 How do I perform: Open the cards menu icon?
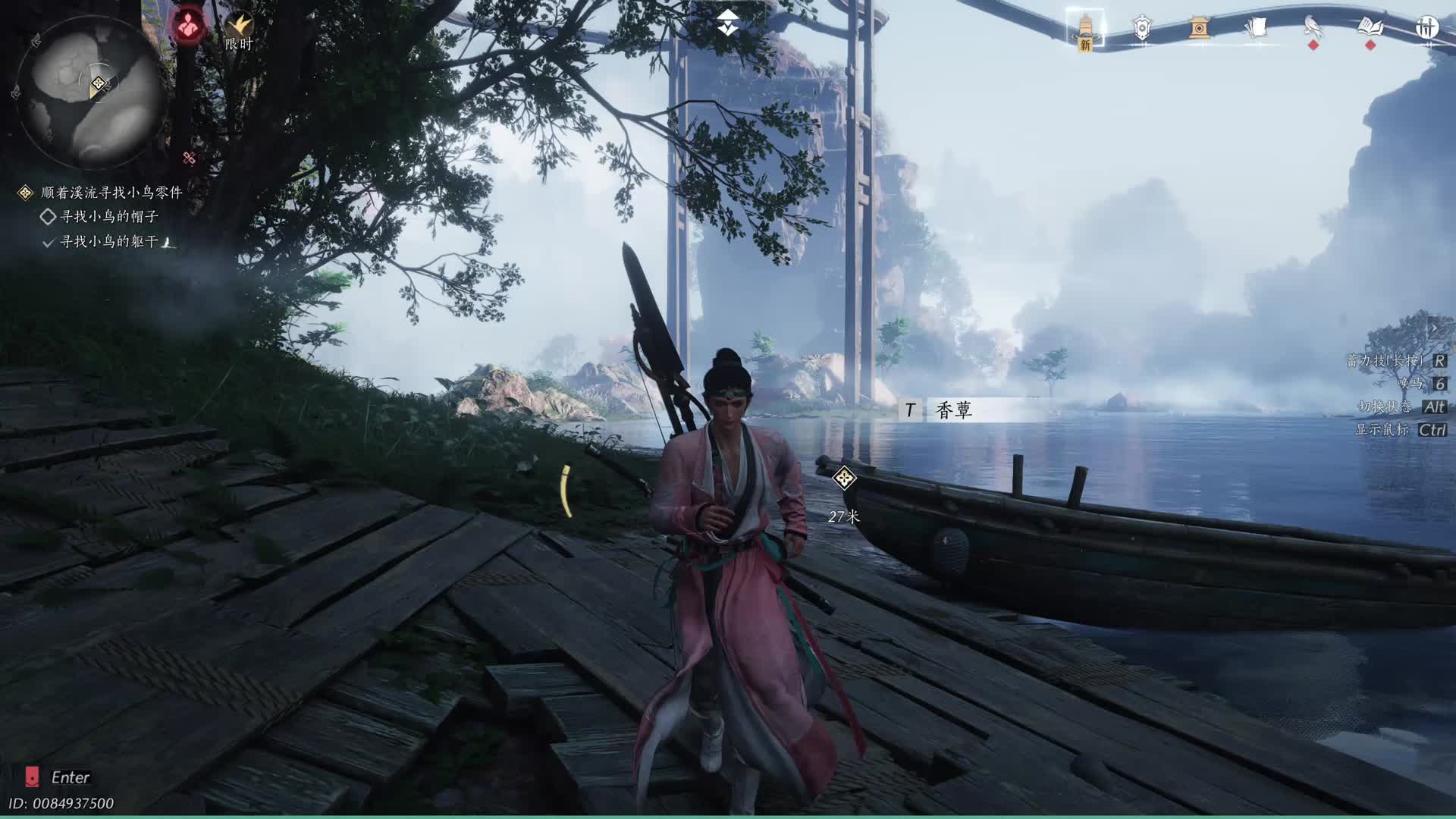click(1256, 29)
